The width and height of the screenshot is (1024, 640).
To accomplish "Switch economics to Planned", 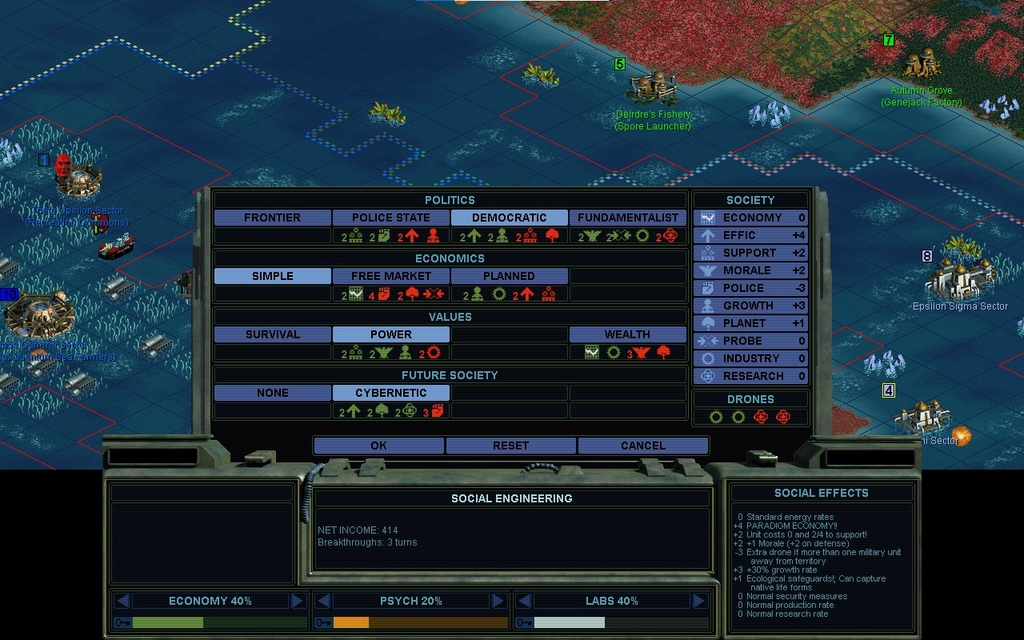I will pos(509,276).
